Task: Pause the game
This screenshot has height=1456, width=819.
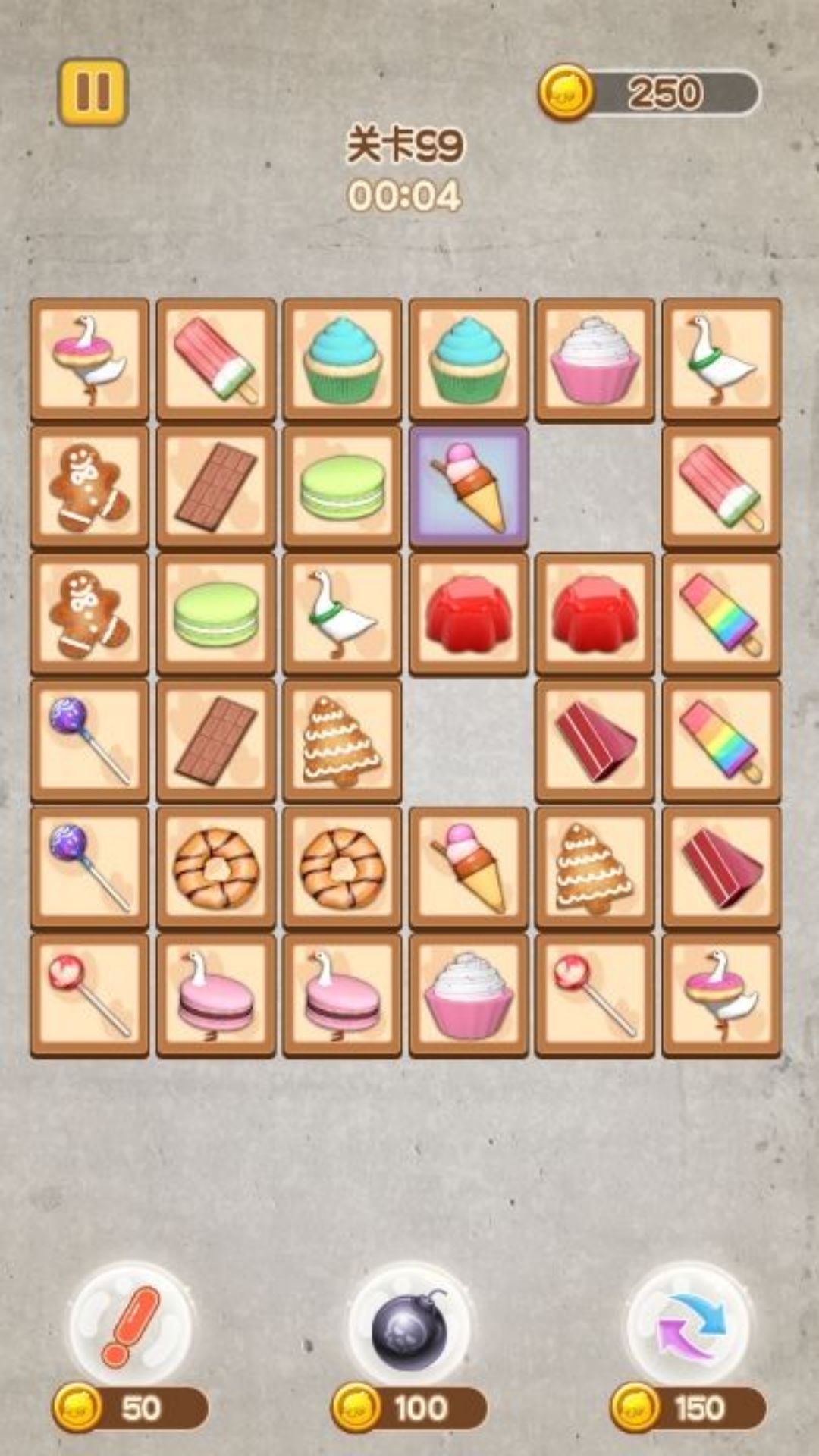Action: [93, 92]
